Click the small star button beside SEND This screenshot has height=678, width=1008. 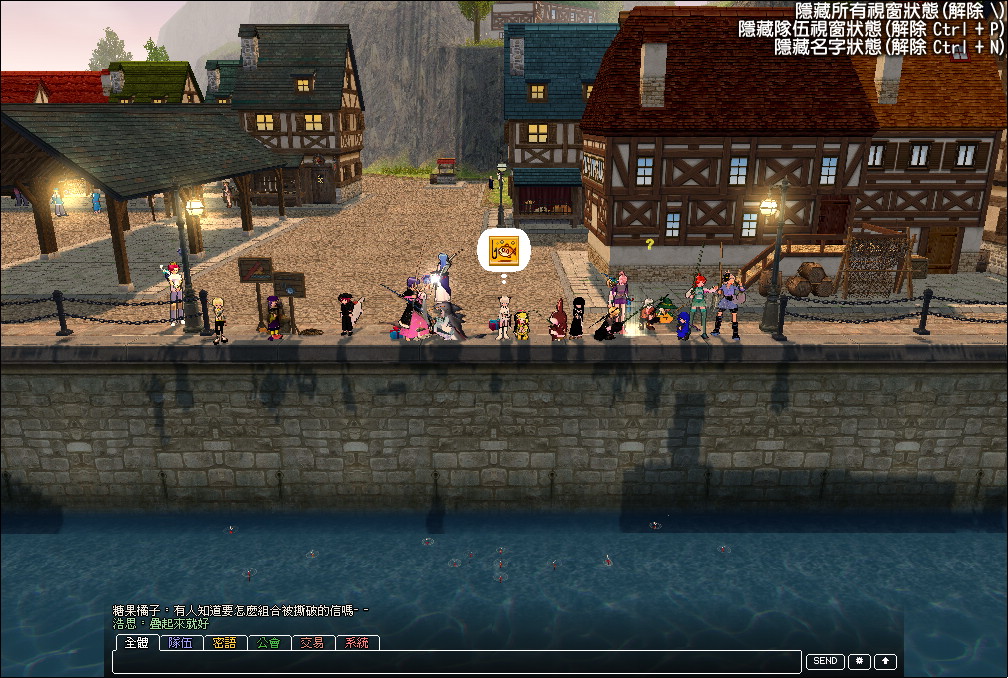tap(859, 661)
